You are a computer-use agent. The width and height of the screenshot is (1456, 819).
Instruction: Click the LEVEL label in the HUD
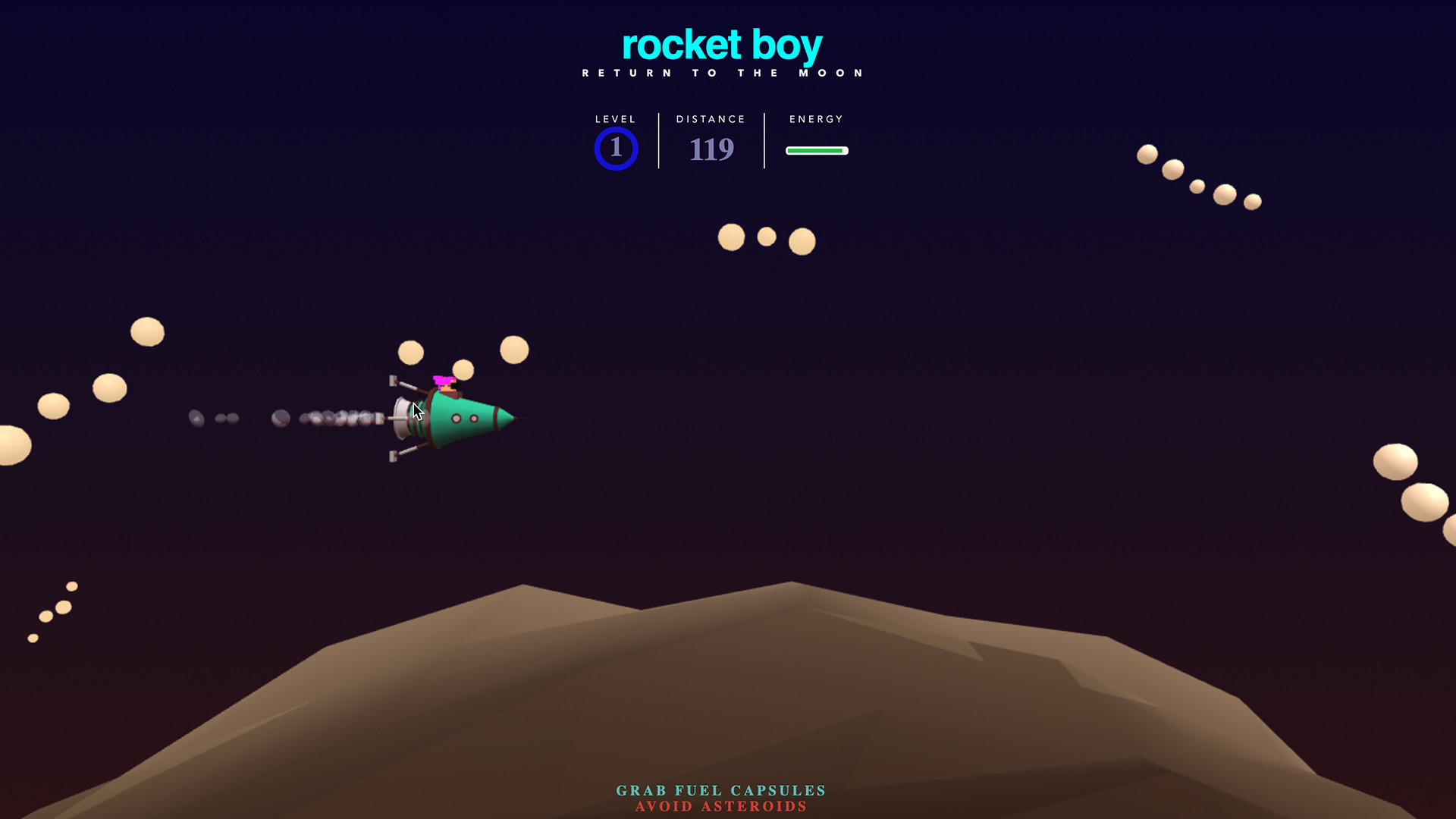click(615, 119)
